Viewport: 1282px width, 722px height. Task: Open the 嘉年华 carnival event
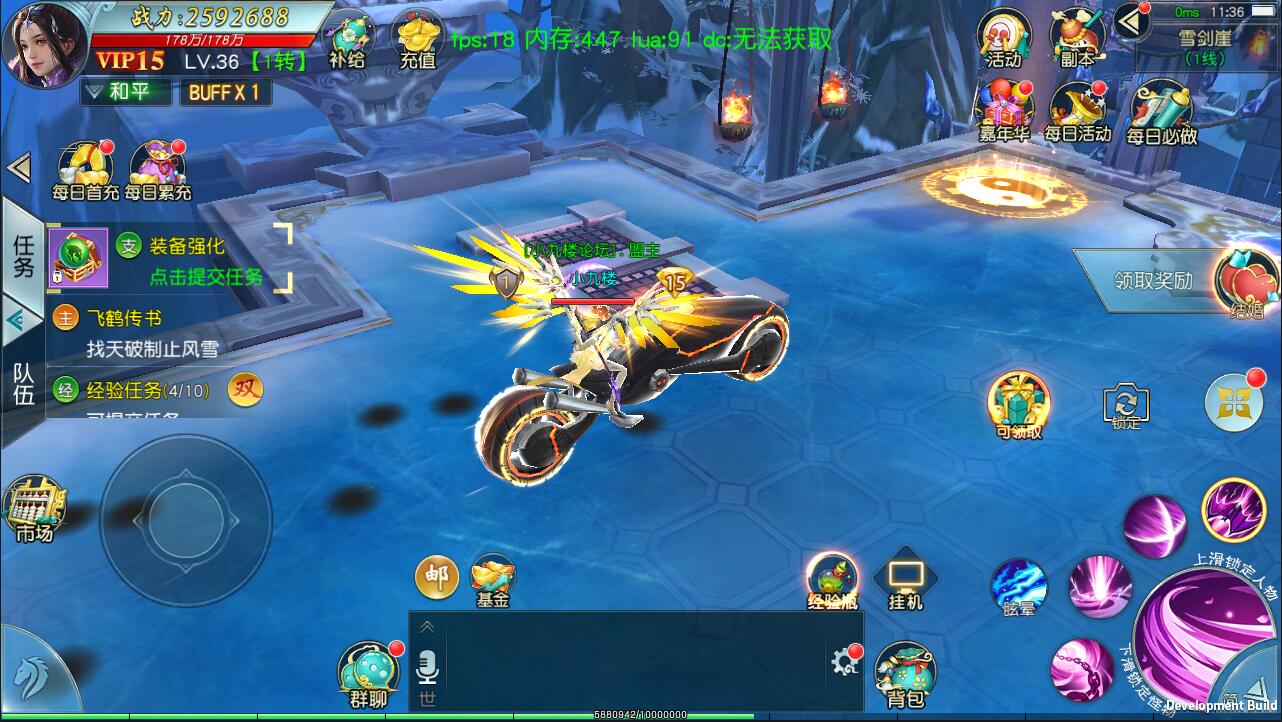click(x=1003, y=110)
